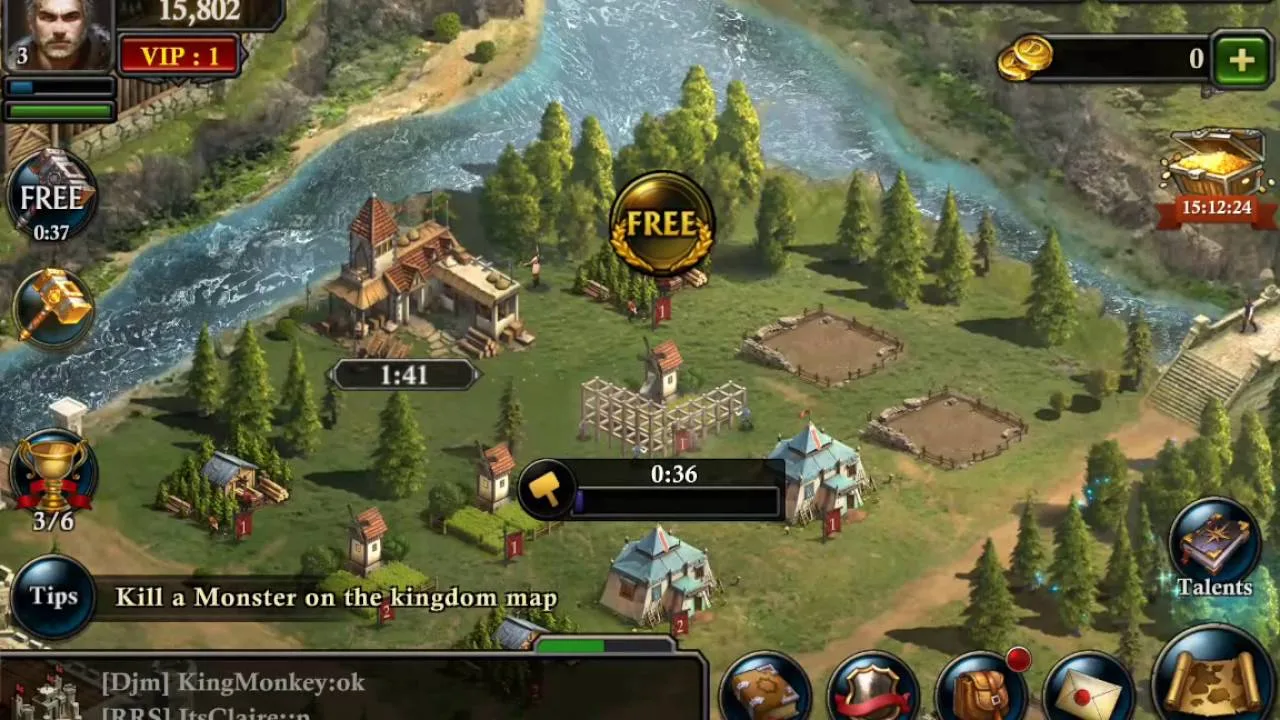The image size is (1280, 720).
Task: Open the brown book icon in bottom bar
Action: (765, 690)
